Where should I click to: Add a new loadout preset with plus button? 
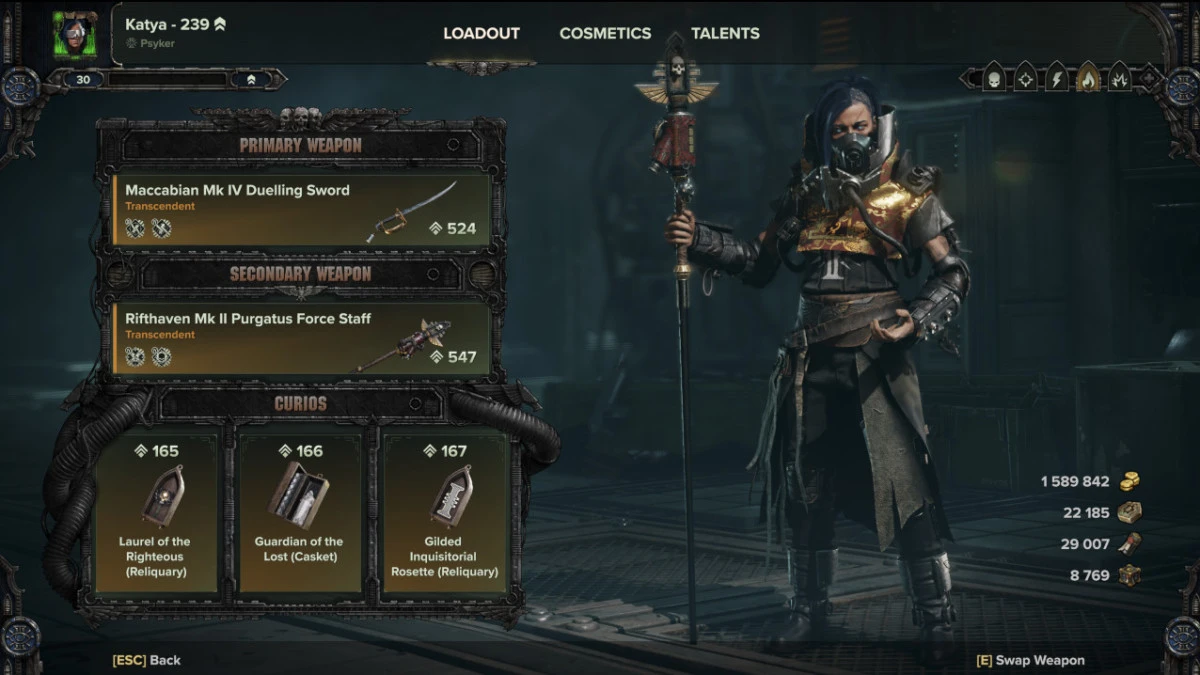coord(1148,78)
